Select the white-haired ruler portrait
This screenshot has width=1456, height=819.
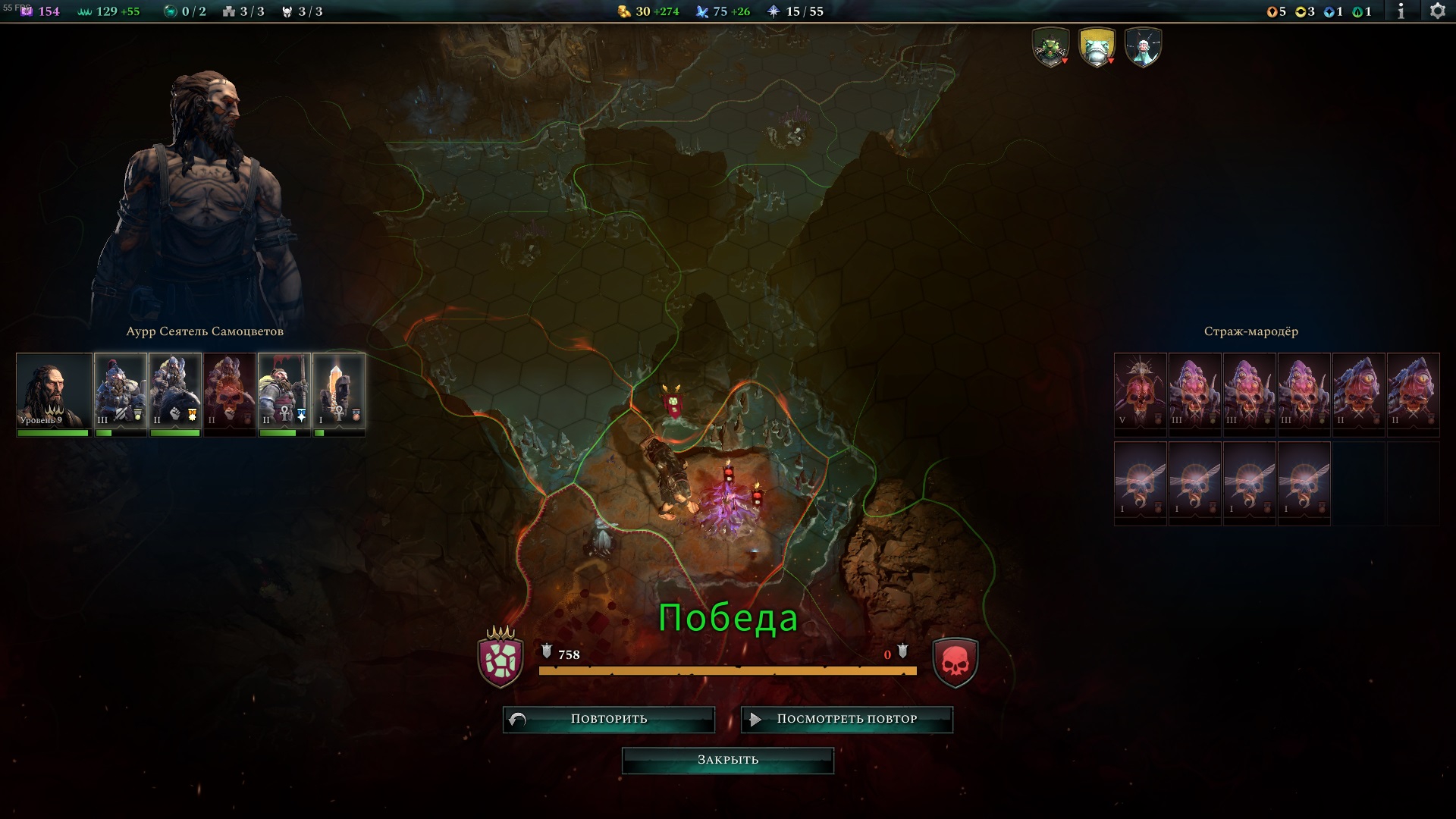tap(1143, 48)
